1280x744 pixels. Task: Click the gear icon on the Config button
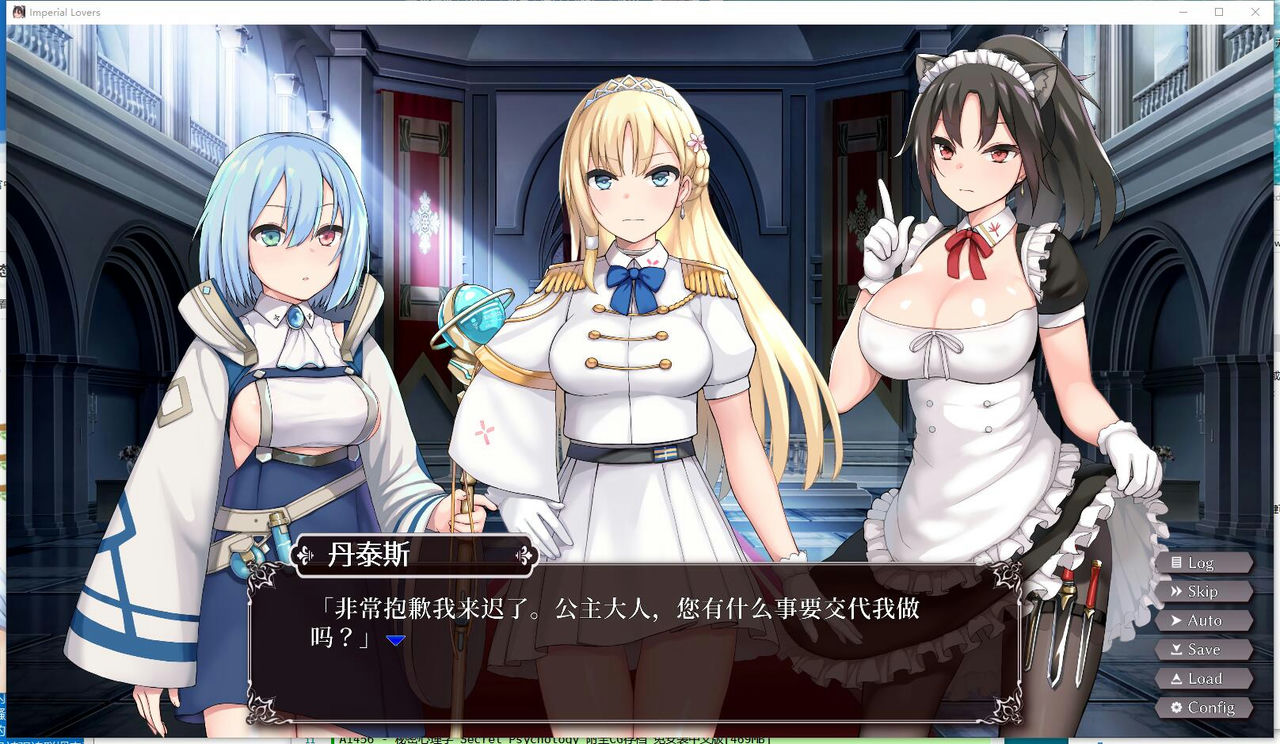pyautogui.click(x=1176, y=708)
